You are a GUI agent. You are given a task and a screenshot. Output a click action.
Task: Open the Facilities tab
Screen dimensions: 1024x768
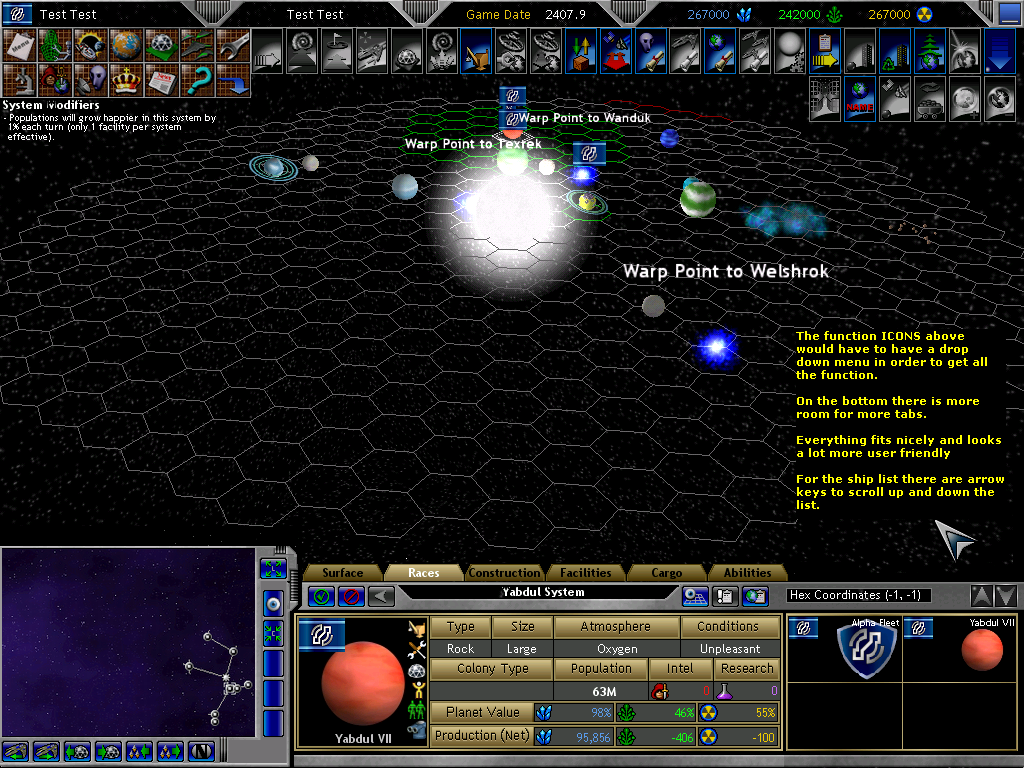click(x=586, y=573)
